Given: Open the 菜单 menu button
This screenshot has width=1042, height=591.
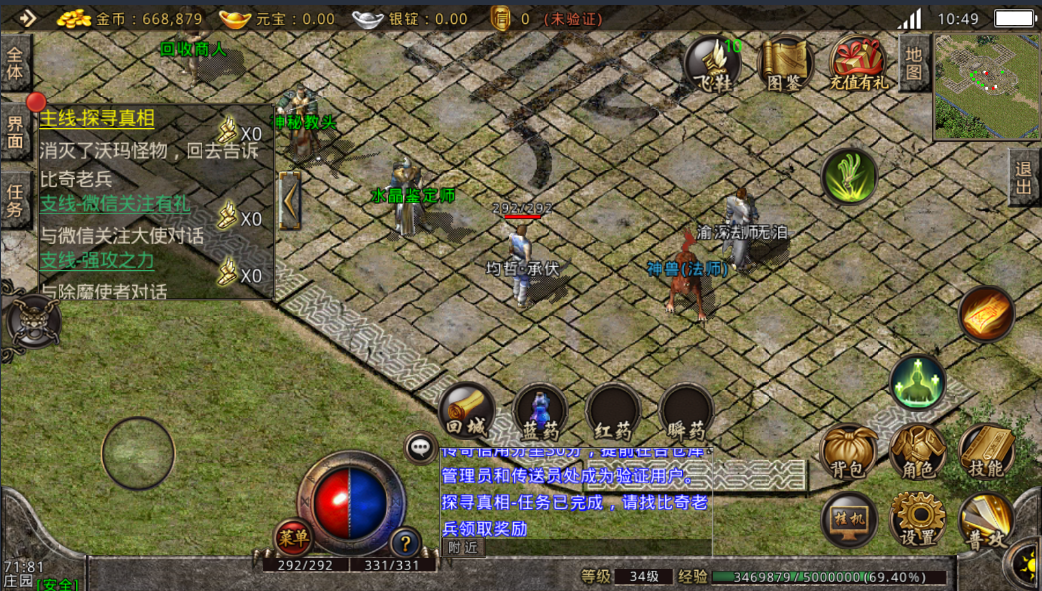Looking at the screenshot, I should (293, 538).
